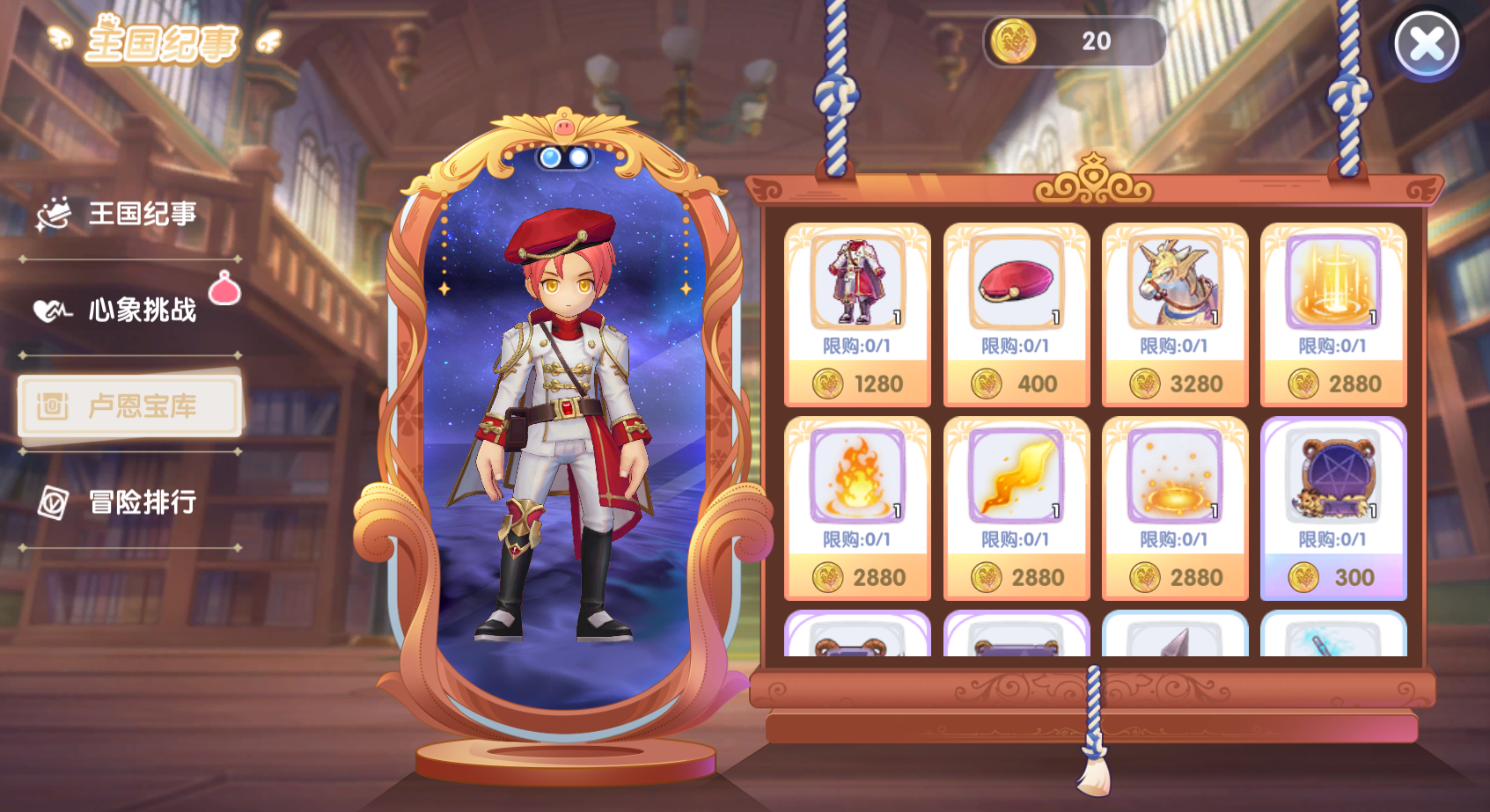Click the gold coin currency icon
The height and width of the screenshot is (812, 1490).
(x=1013, y=41)
